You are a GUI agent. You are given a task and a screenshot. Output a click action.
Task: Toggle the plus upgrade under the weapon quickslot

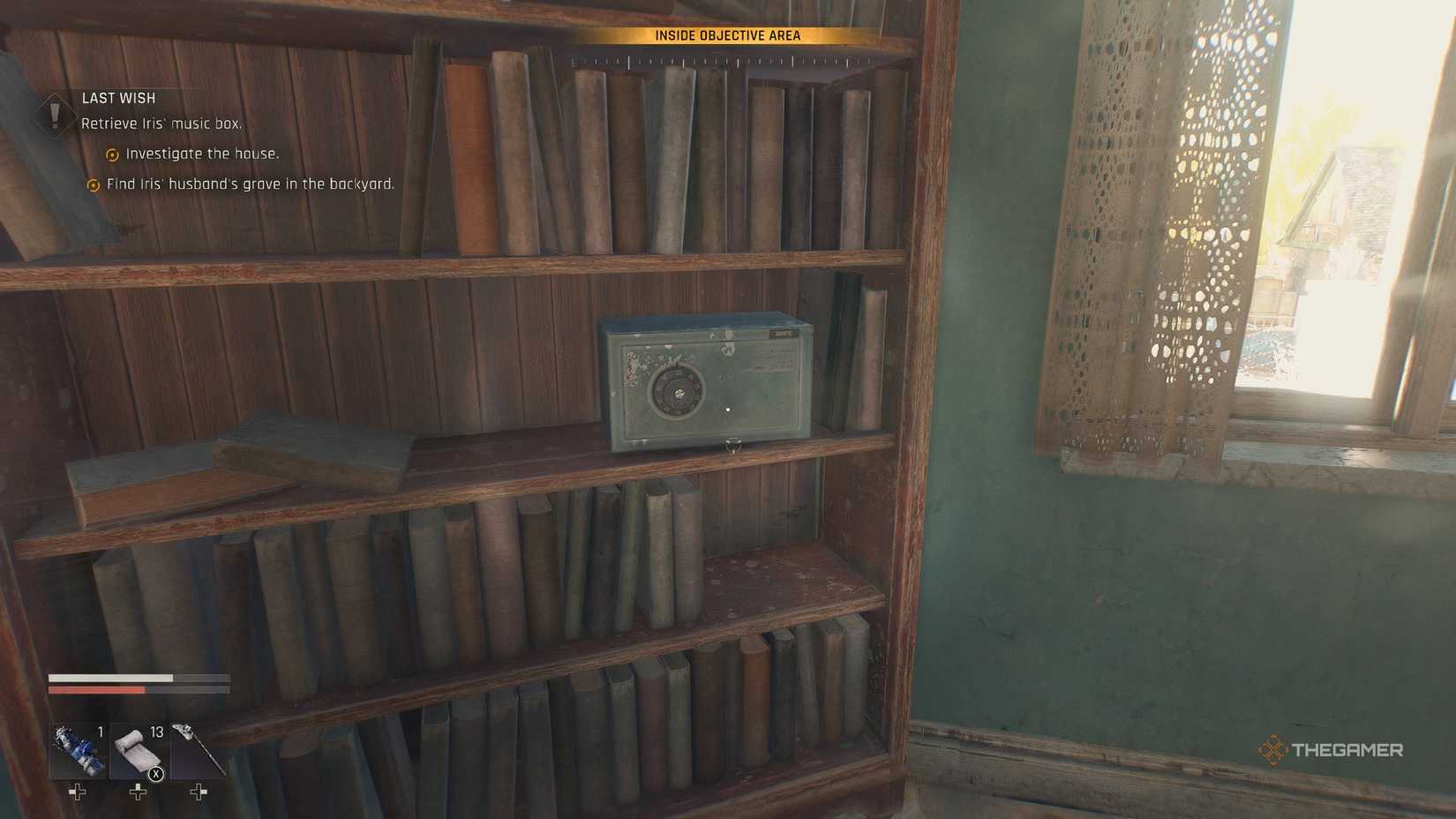pyautogui.click(x=196, y=792)
